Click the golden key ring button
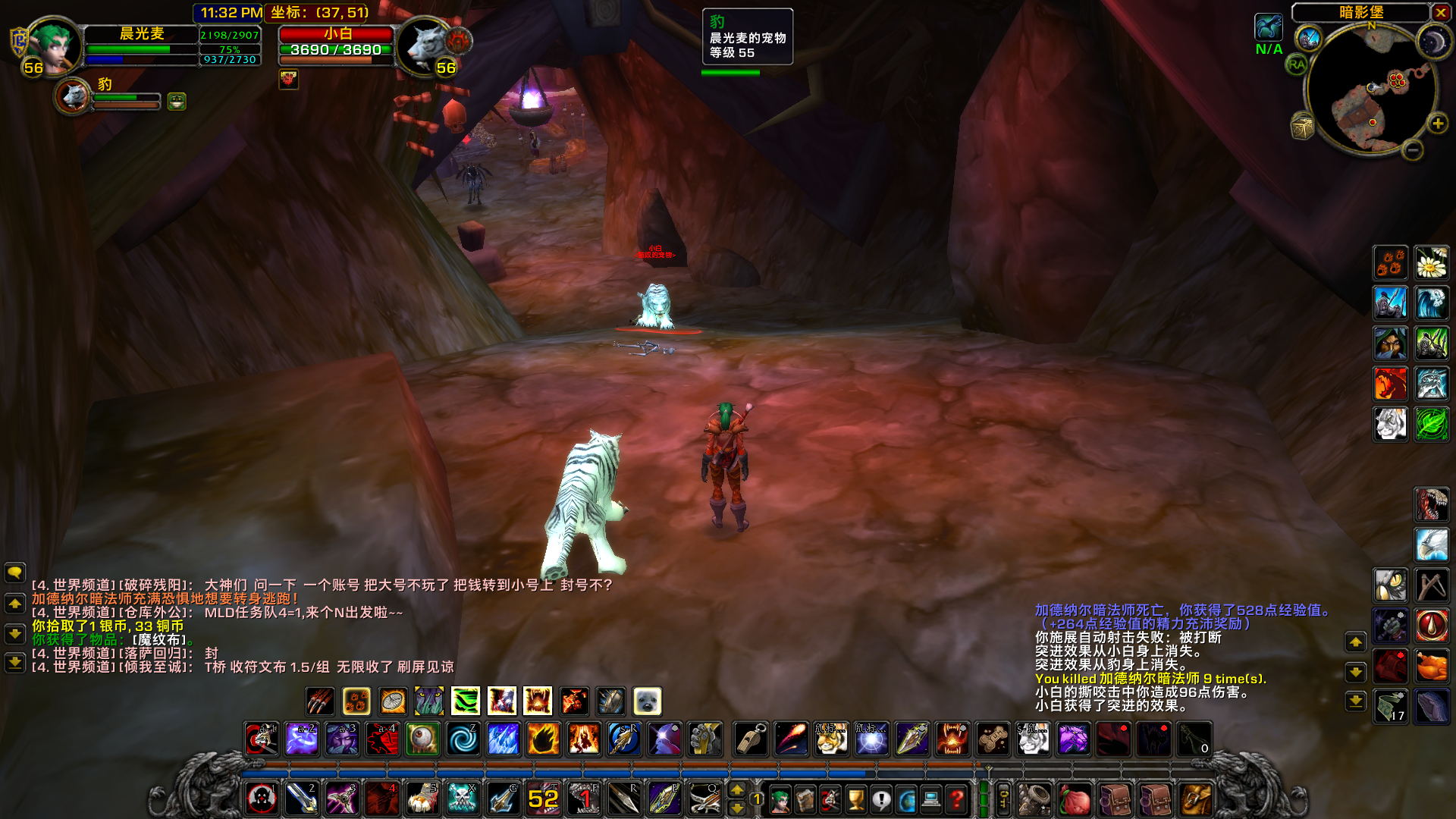Viewport: 1456px width, 819px height. pyautogui.click(x=1003, y=799)
